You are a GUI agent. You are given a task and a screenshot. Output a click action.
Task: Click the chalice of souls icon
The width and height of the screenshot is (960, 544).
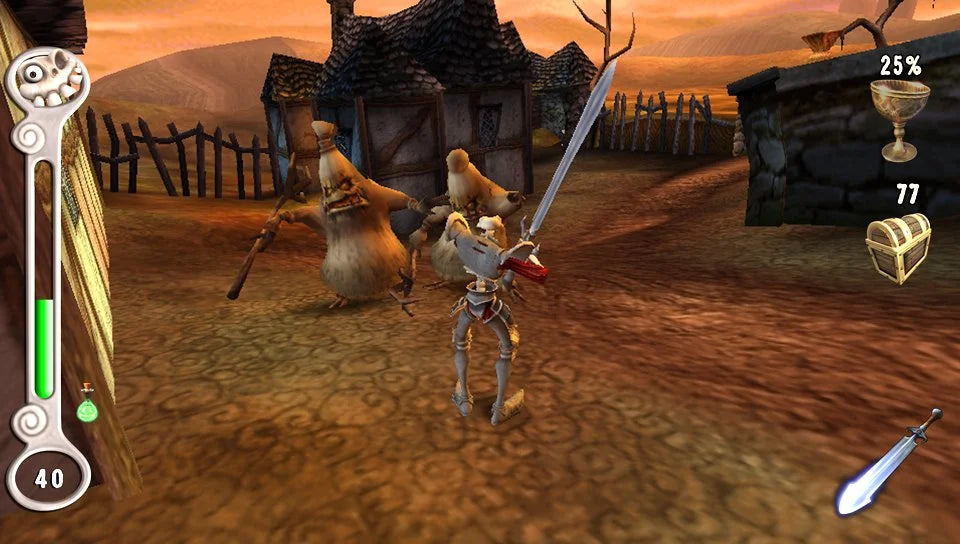click(x=899, y=118)
